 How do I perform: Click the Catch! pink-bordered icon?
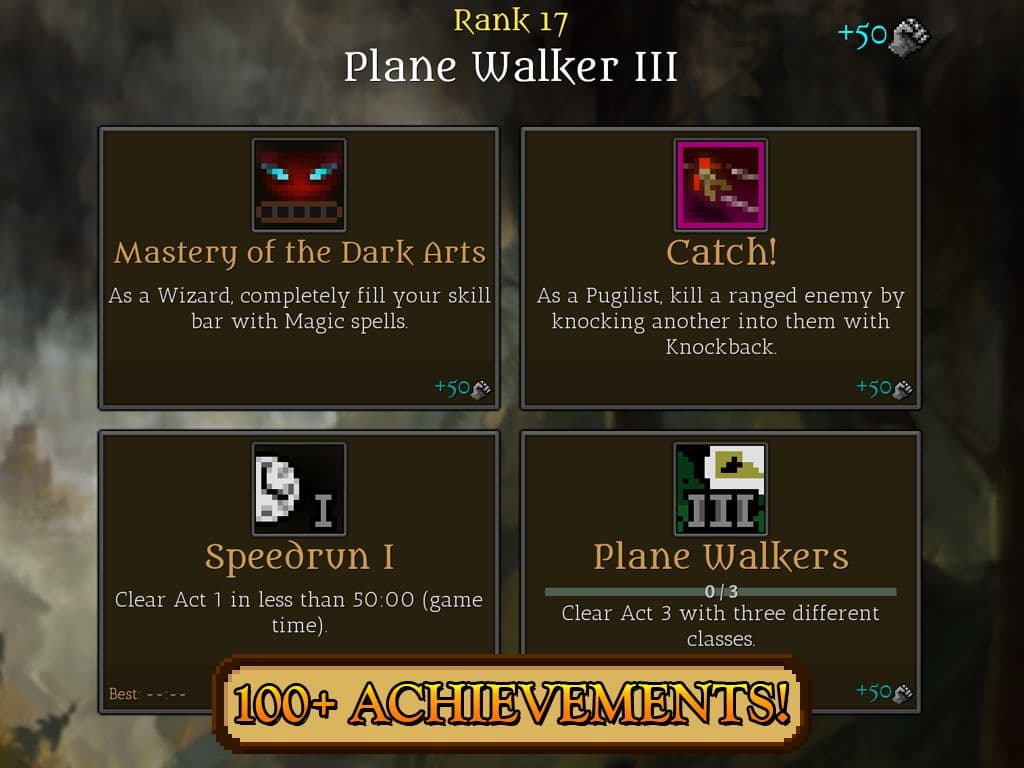click(721, 185)
